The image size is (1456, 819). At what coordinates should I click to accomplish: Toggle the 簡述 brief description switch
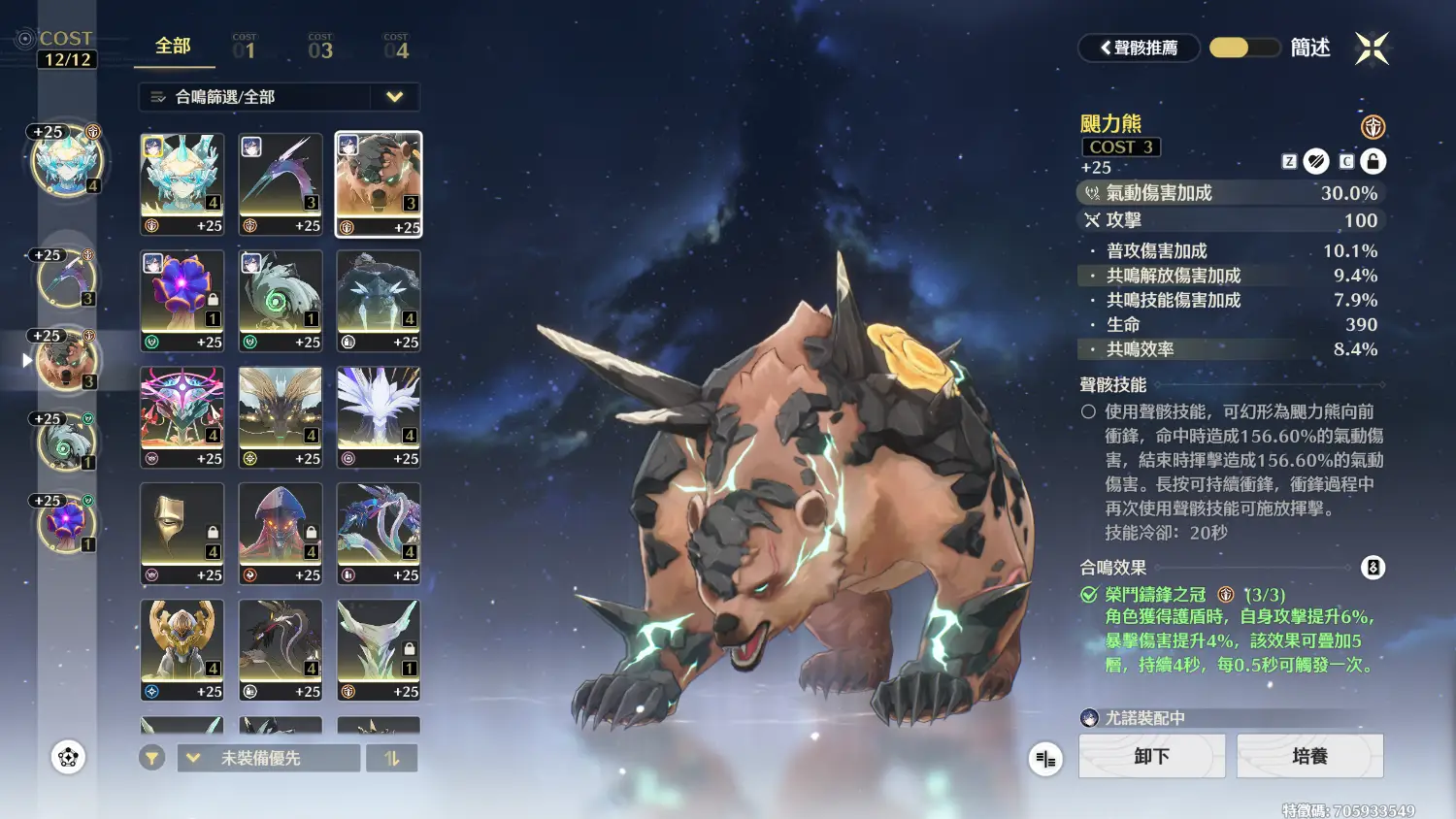1244,48
